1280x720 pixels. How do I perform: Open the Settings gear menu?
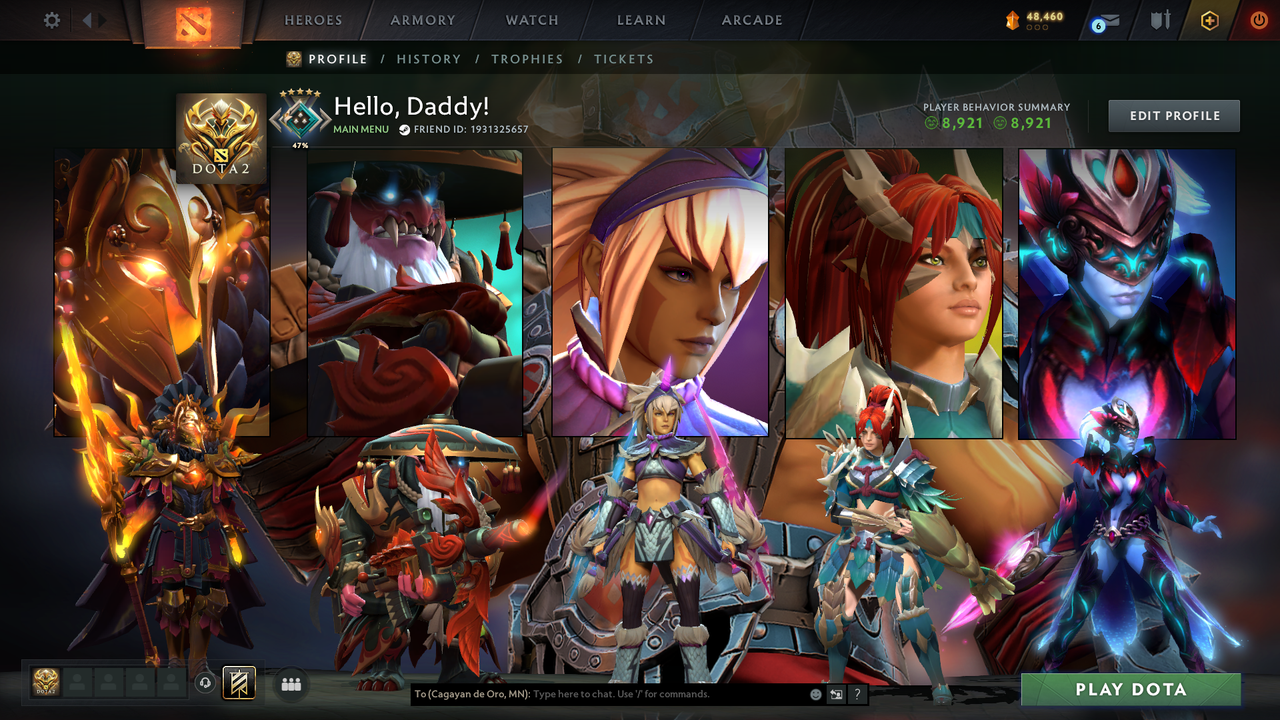(52, 19)
